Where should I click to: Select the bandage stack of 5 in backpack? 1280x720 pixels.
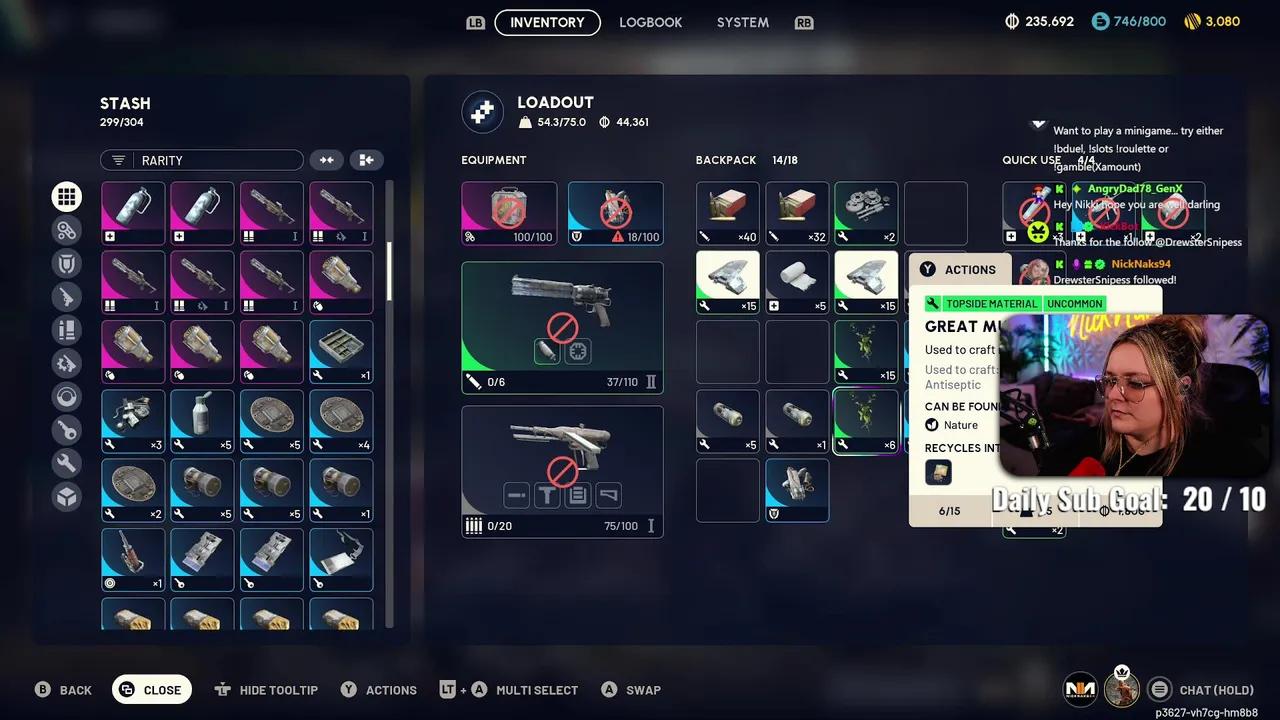click(797, 282)
